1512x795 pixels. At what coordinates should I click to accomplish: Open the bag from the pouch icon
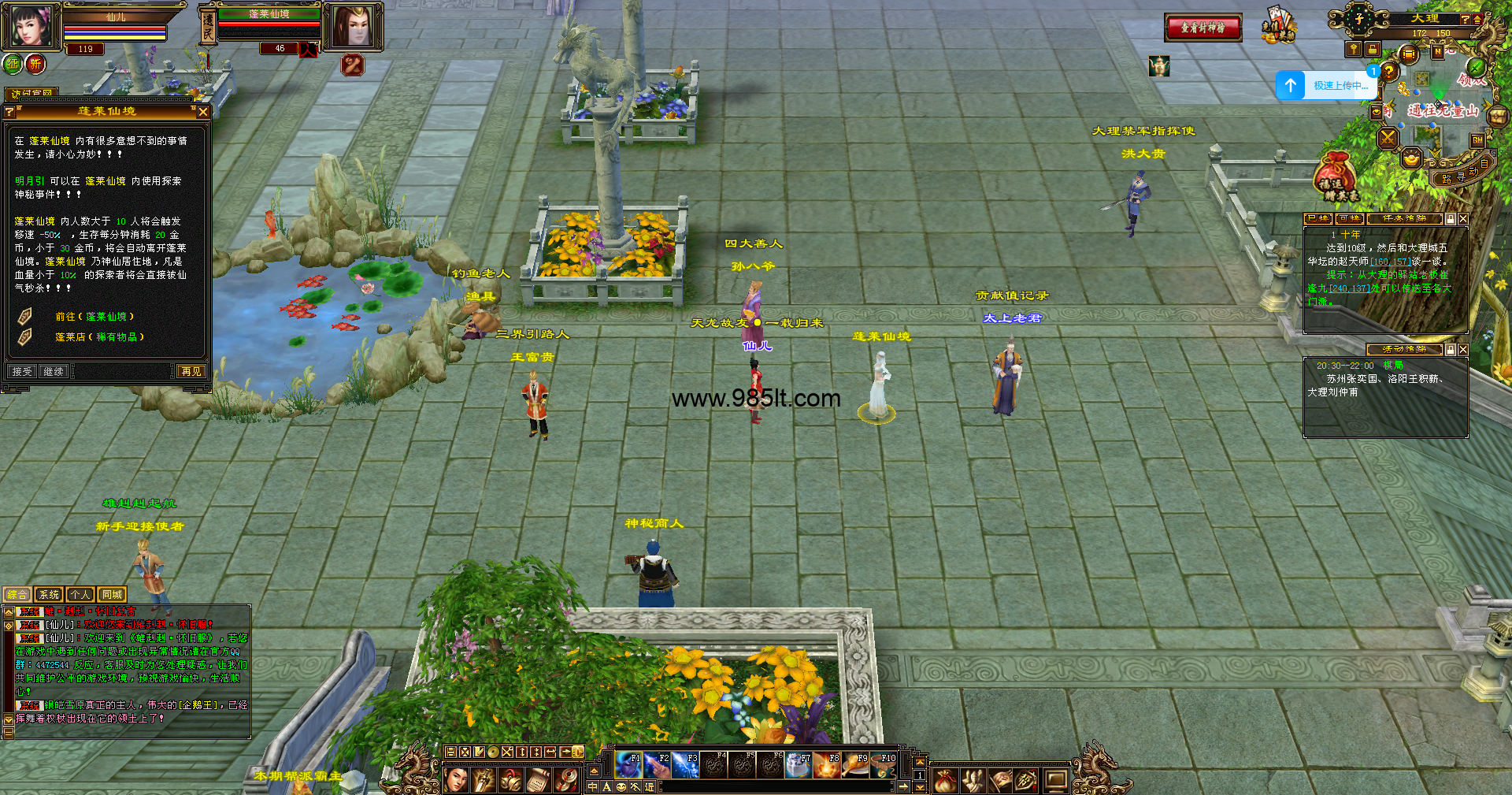945,780
